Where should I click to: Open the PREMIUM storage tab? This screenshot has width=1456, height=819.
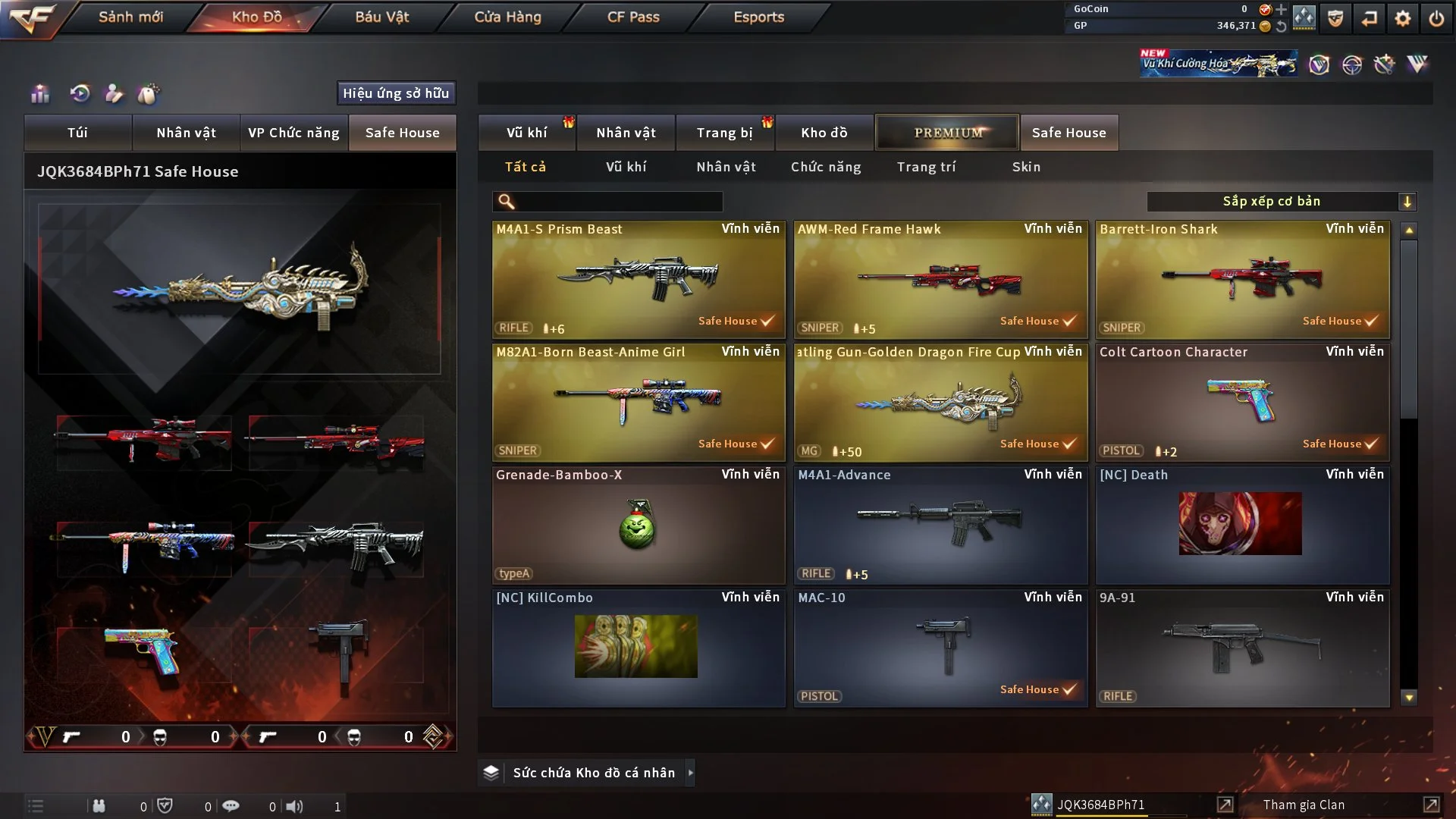coord(947,133)
